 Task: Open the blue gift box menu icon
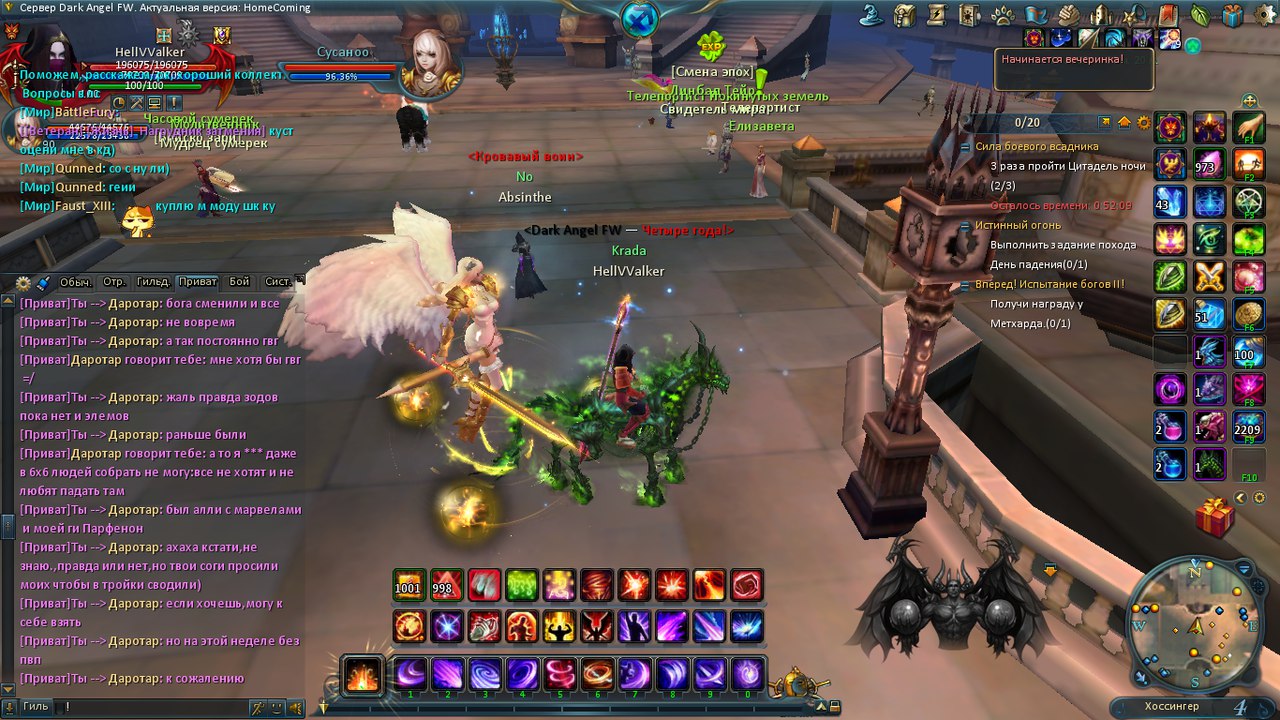tap(1233, 15)
